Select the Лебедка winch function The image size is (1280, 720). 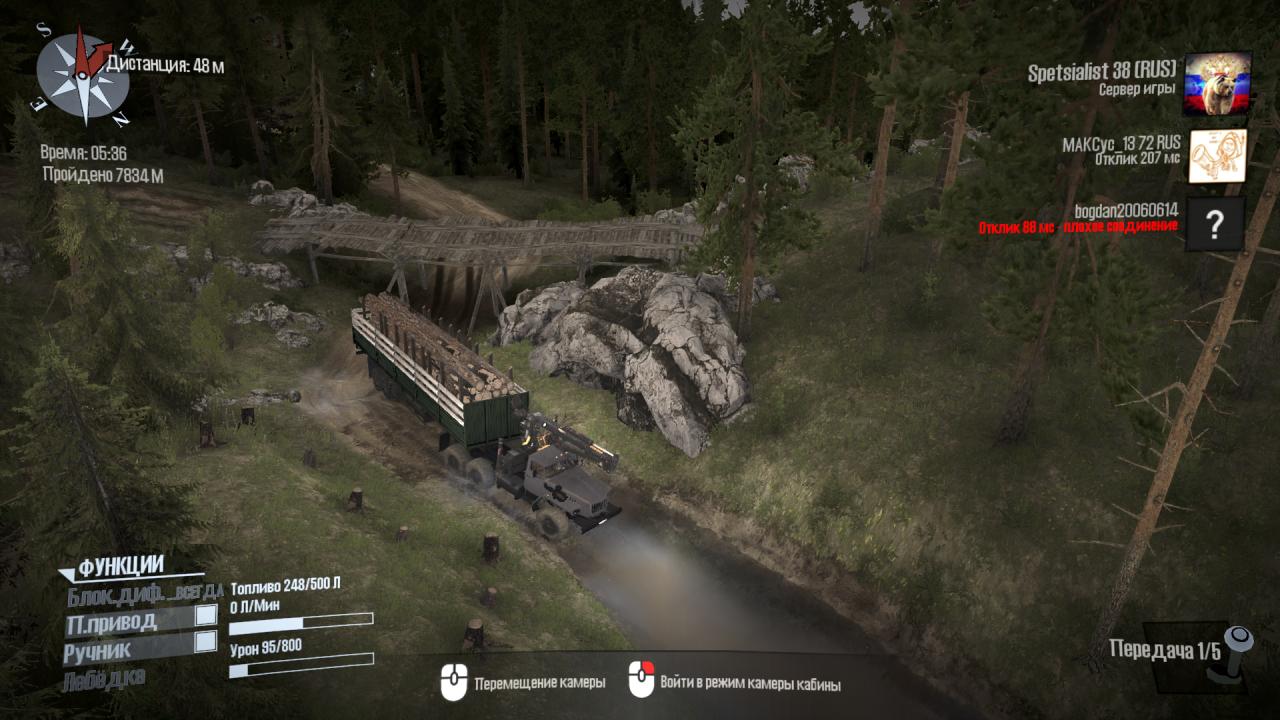[103, 679]
